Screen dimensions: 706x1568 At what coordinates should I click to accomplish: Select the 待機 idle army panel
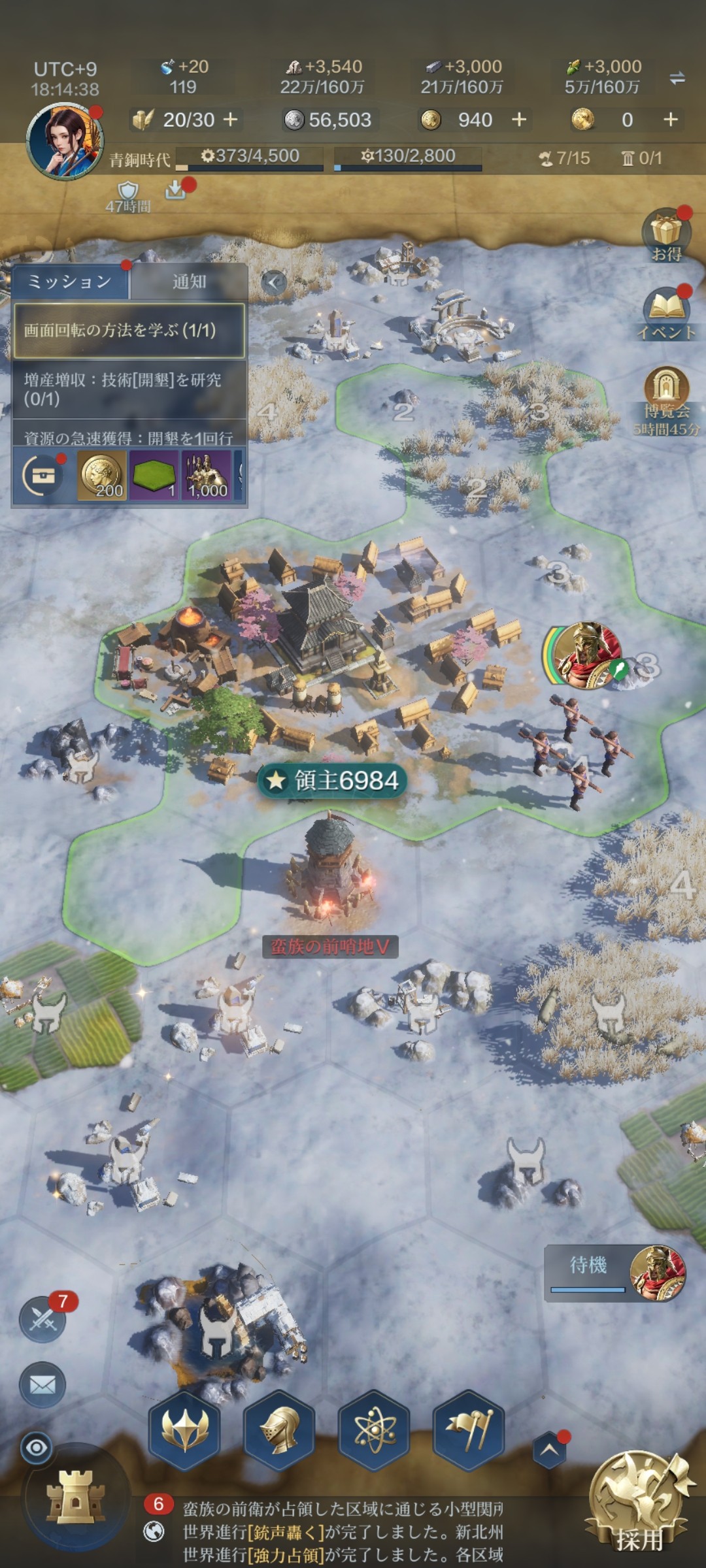pyautogui.click(x=614, y=1273)
